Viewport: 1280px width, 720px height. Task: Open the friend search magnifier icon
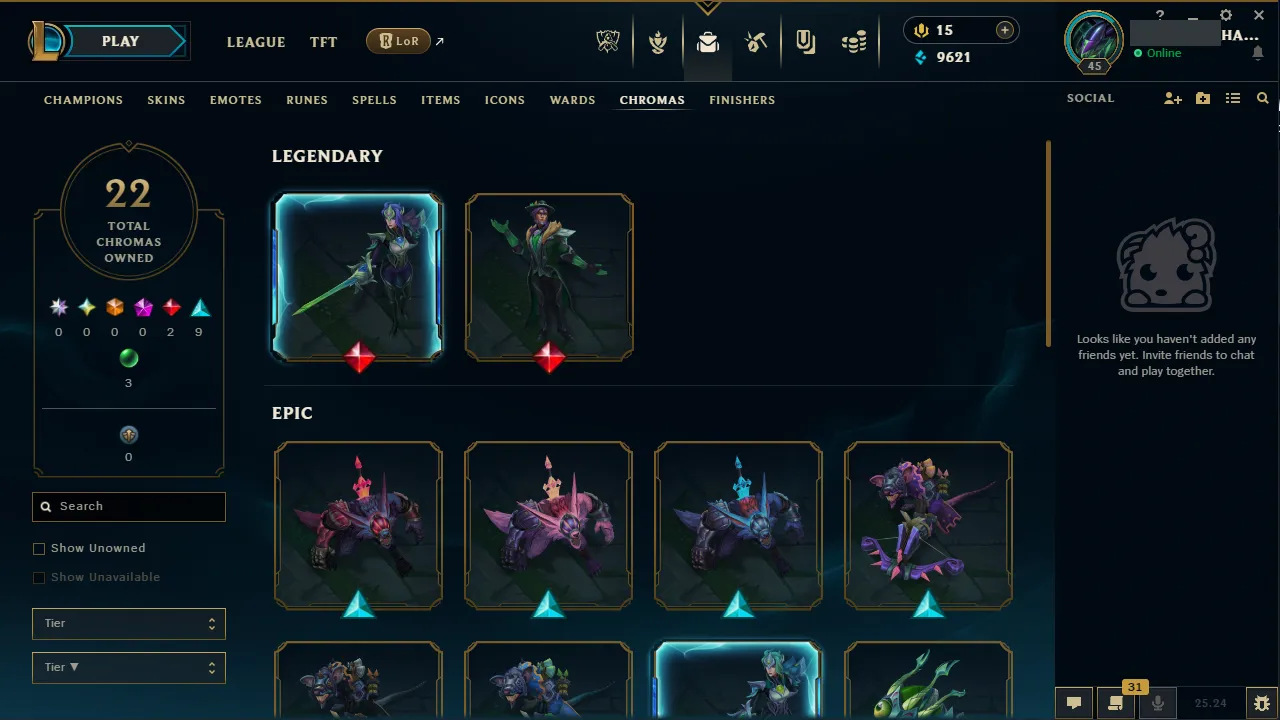(x=1262, y=98)
